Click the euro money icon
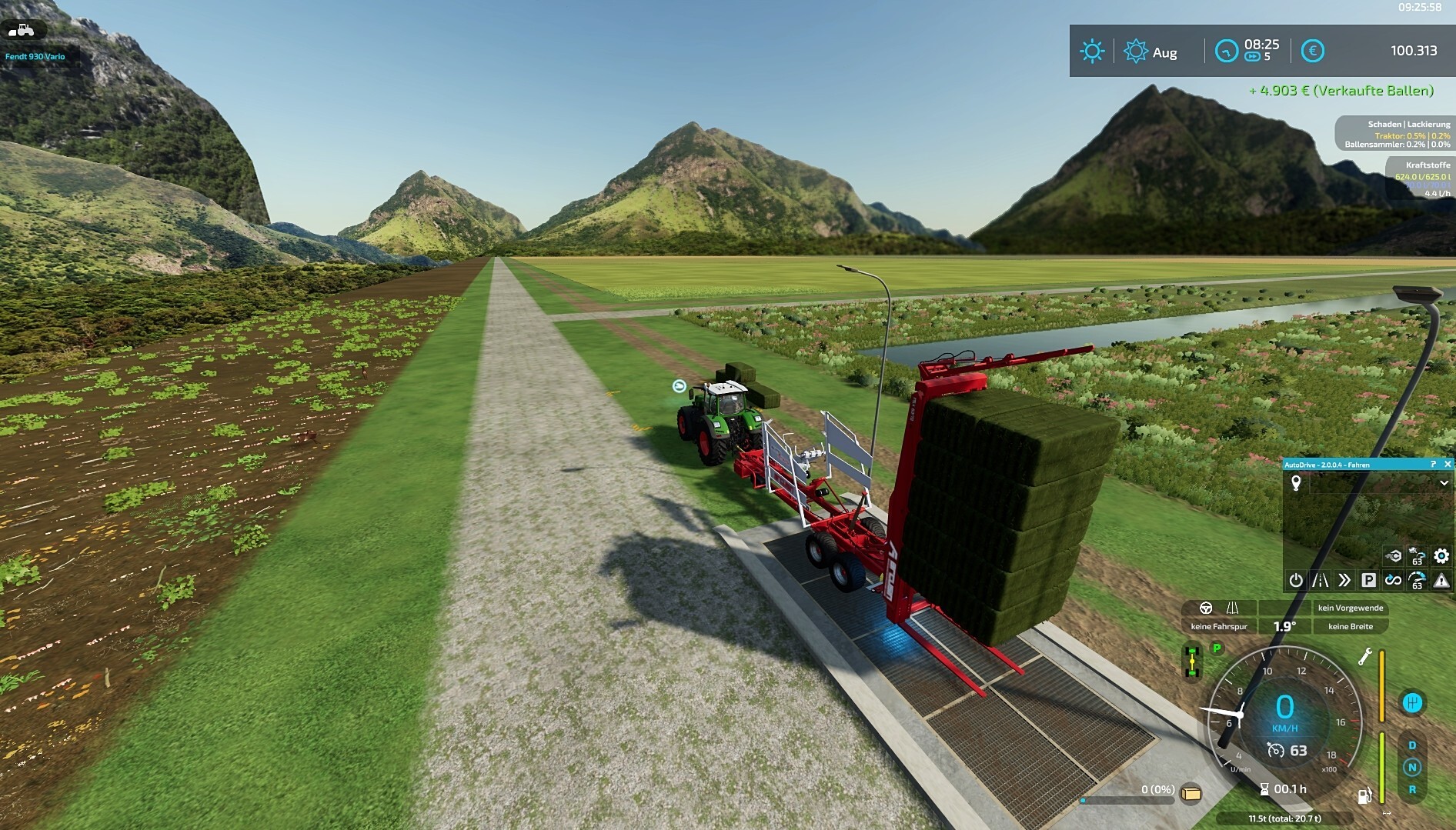Image resolution: width=1456 pixels, height=830 pixels. click(1312, 52)
